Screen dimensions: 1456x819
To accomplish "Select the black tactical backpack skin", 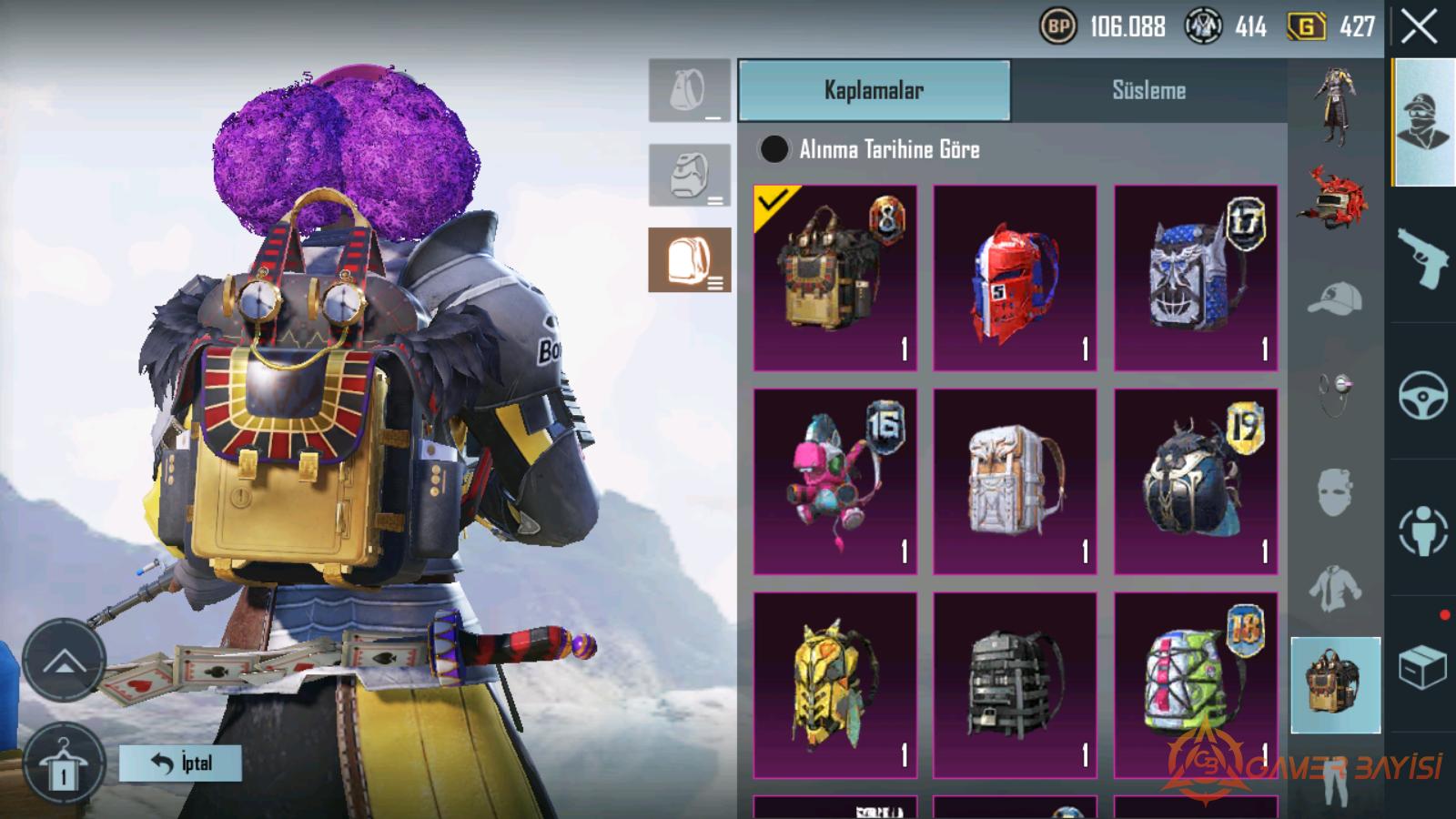I will (1015, 684).
